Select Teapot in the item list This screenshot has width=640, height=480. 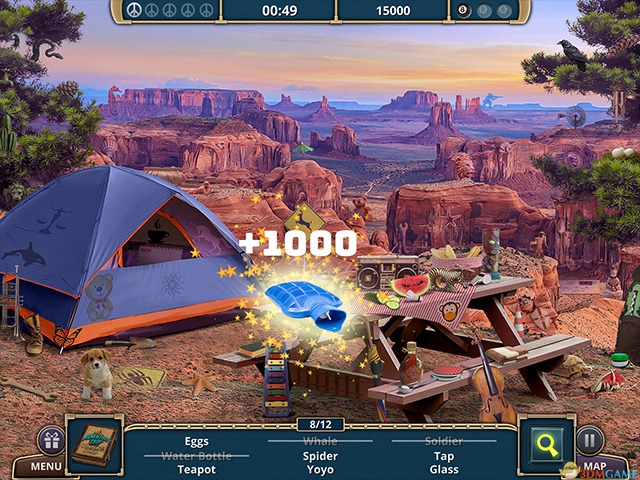[197, 469]
